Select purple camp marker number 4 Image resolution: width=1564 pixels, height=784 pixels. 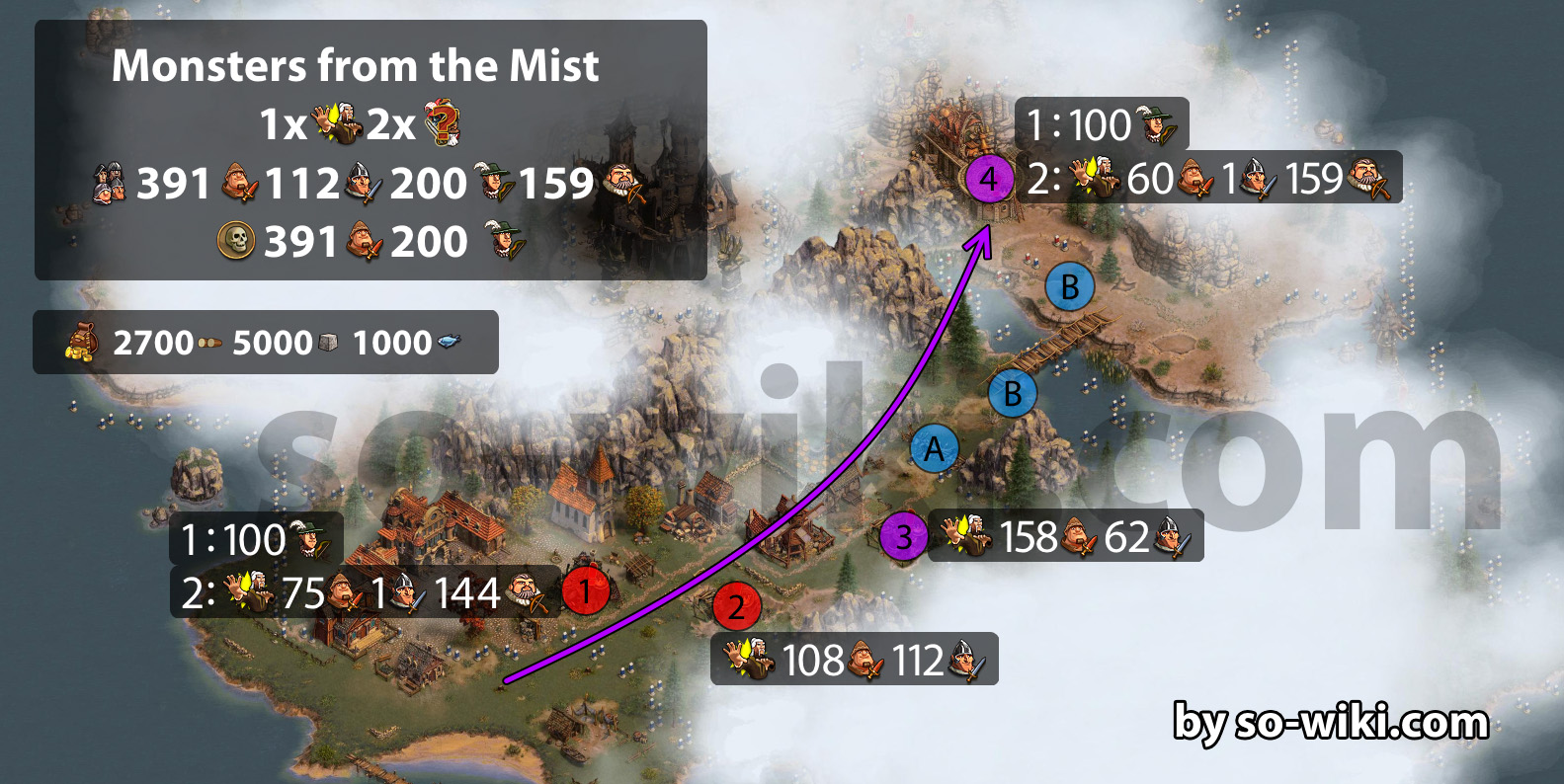[988, 180]
